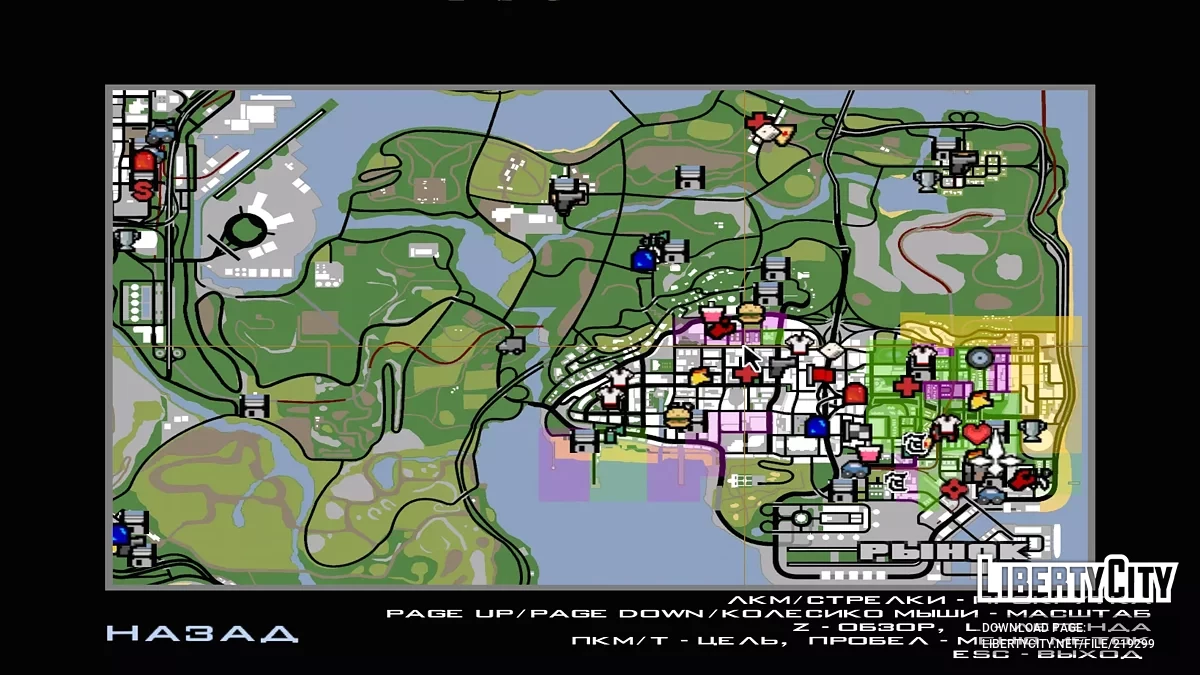The width and height of the screenshot is (1200, 675).
Task: Select the red S mission marker
Action: (144, 187)
